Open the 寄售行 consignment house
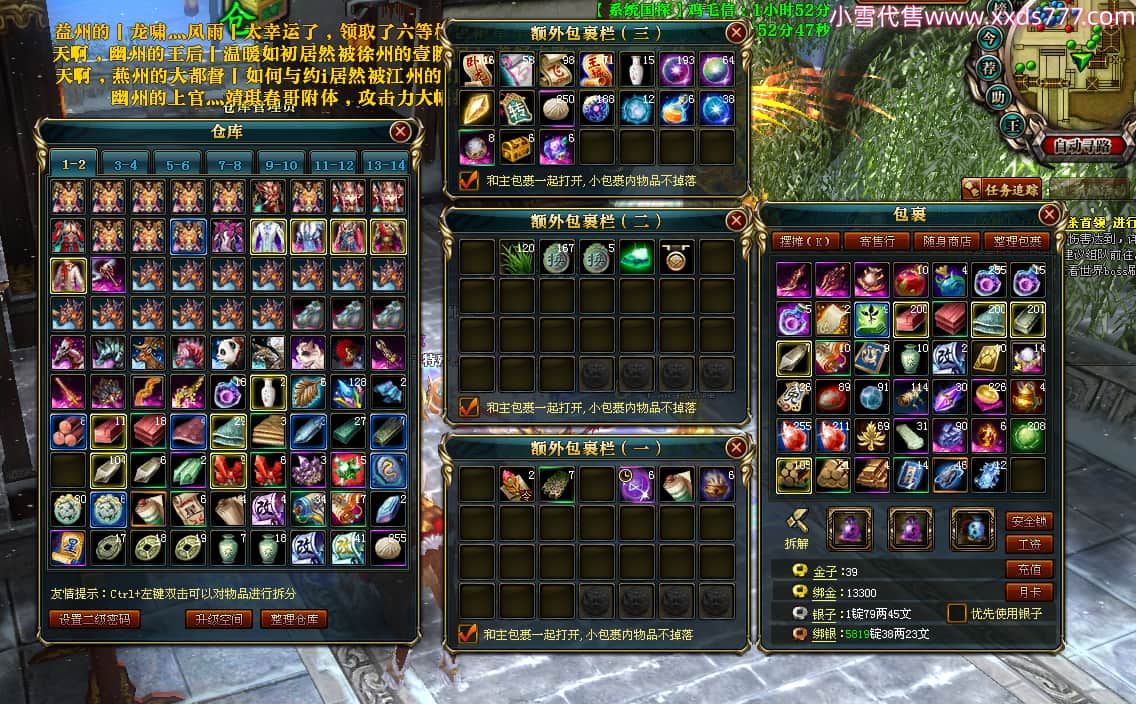This screenshot has height=704, width=1136. (x=876, y=241)
